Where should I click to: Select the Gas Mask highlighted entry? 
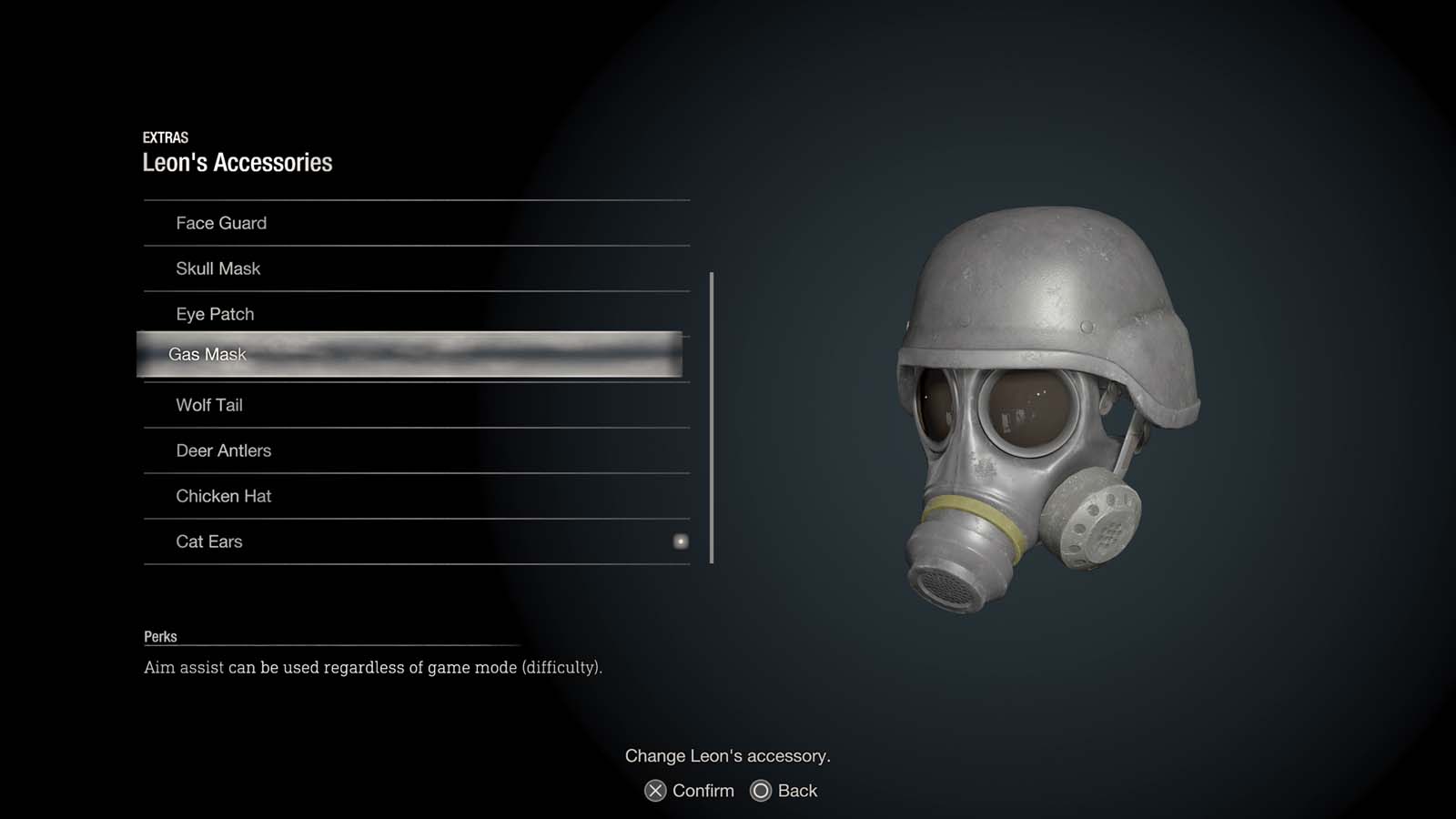[409, 354]
